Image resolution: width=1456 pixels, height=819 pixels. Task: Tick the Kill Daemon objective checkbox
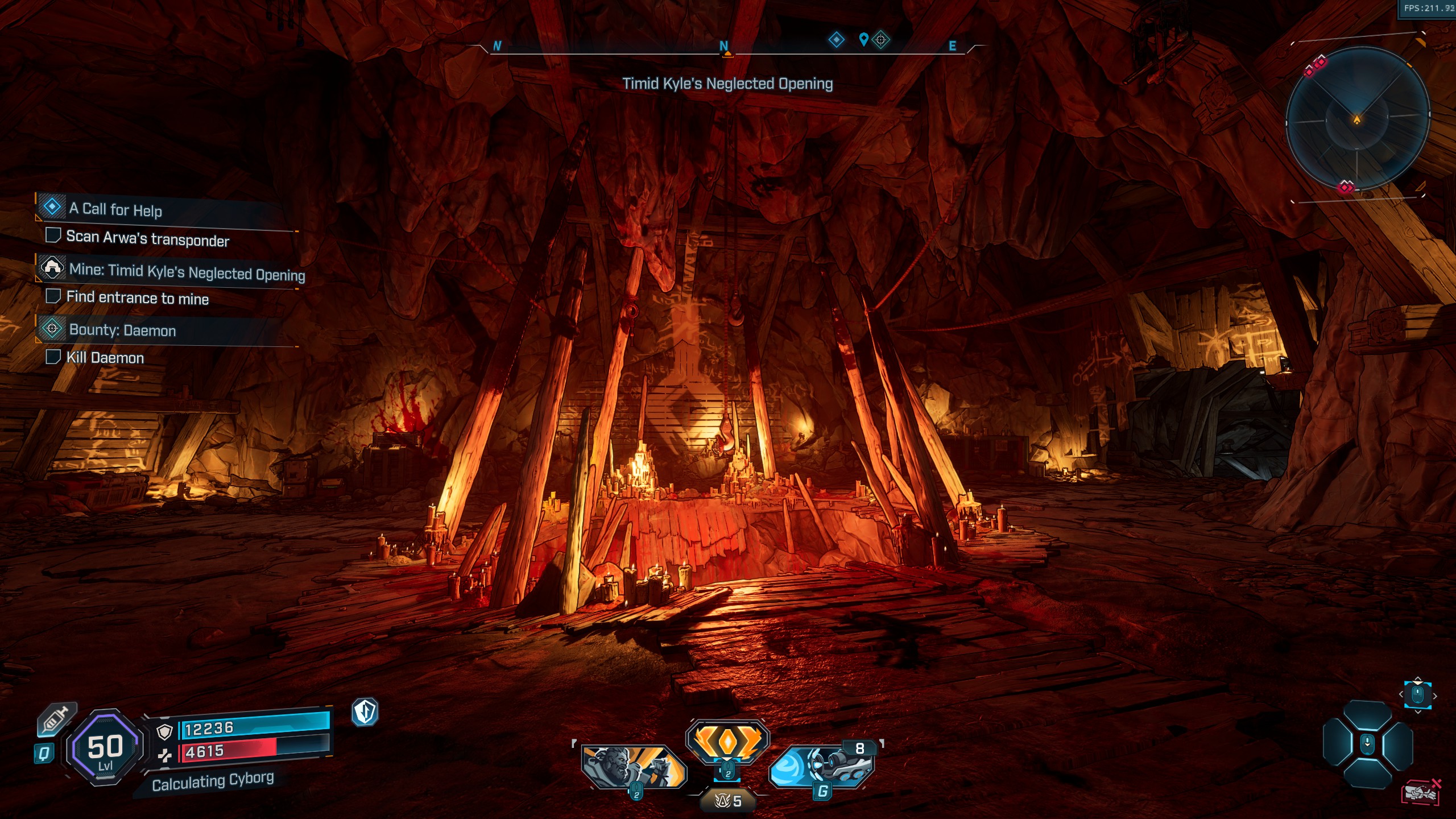click(53, 357)
